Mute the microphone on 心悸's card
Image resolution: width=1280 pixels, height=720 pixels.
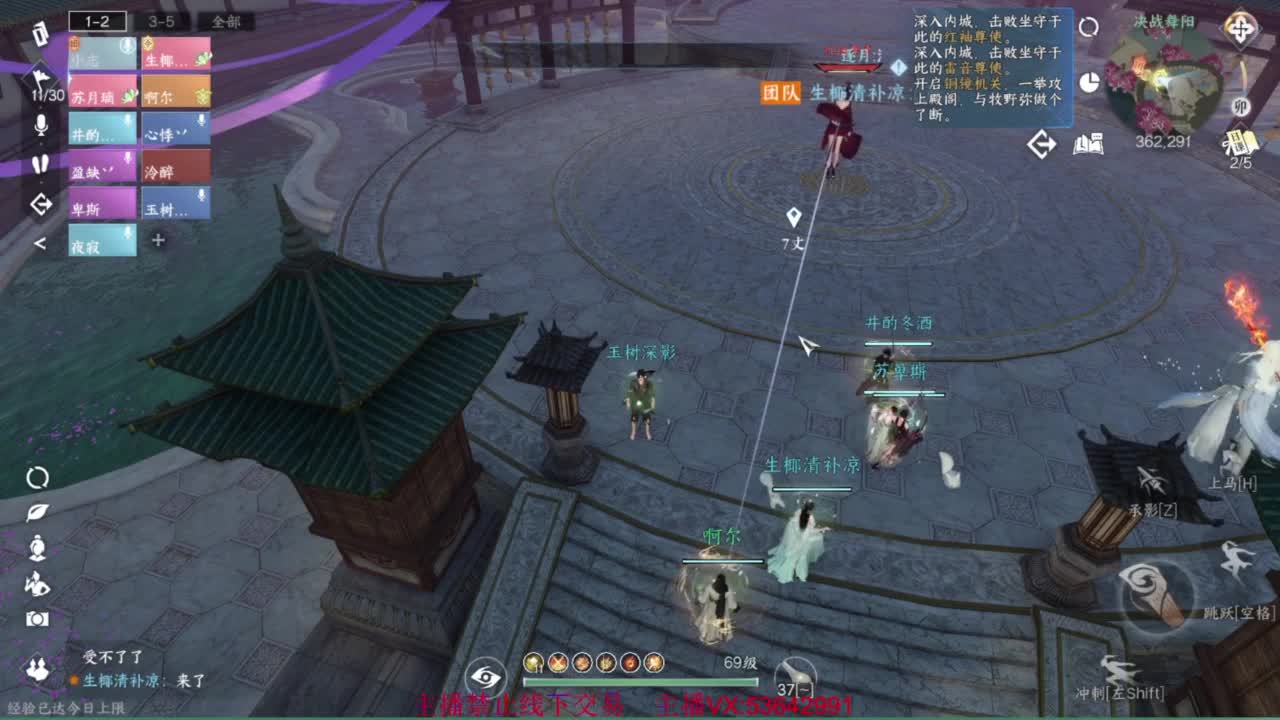pyautogui.click(x=200, y=120)
